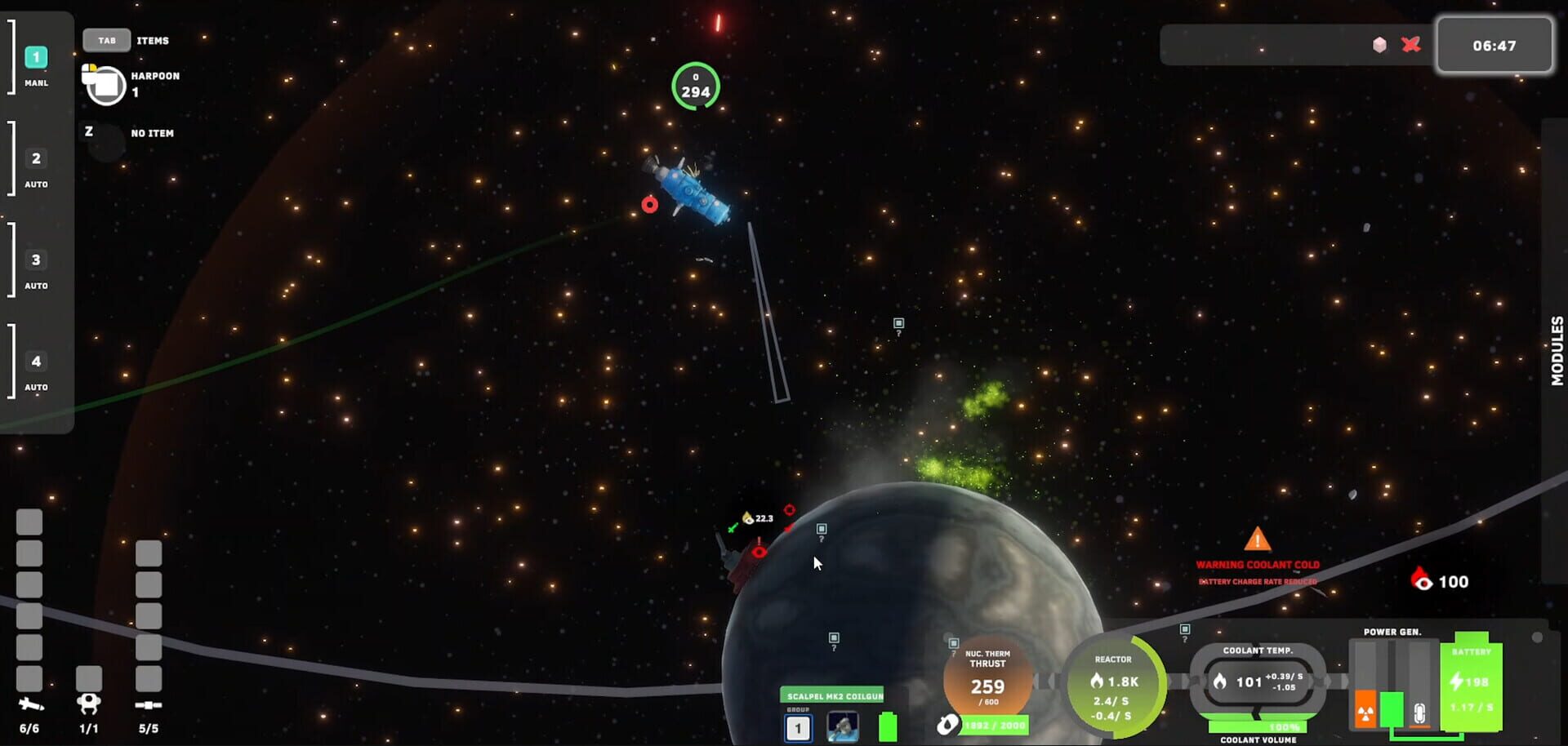Select the Harpoon item icon

pyautogui.click(x=102, y=83)
